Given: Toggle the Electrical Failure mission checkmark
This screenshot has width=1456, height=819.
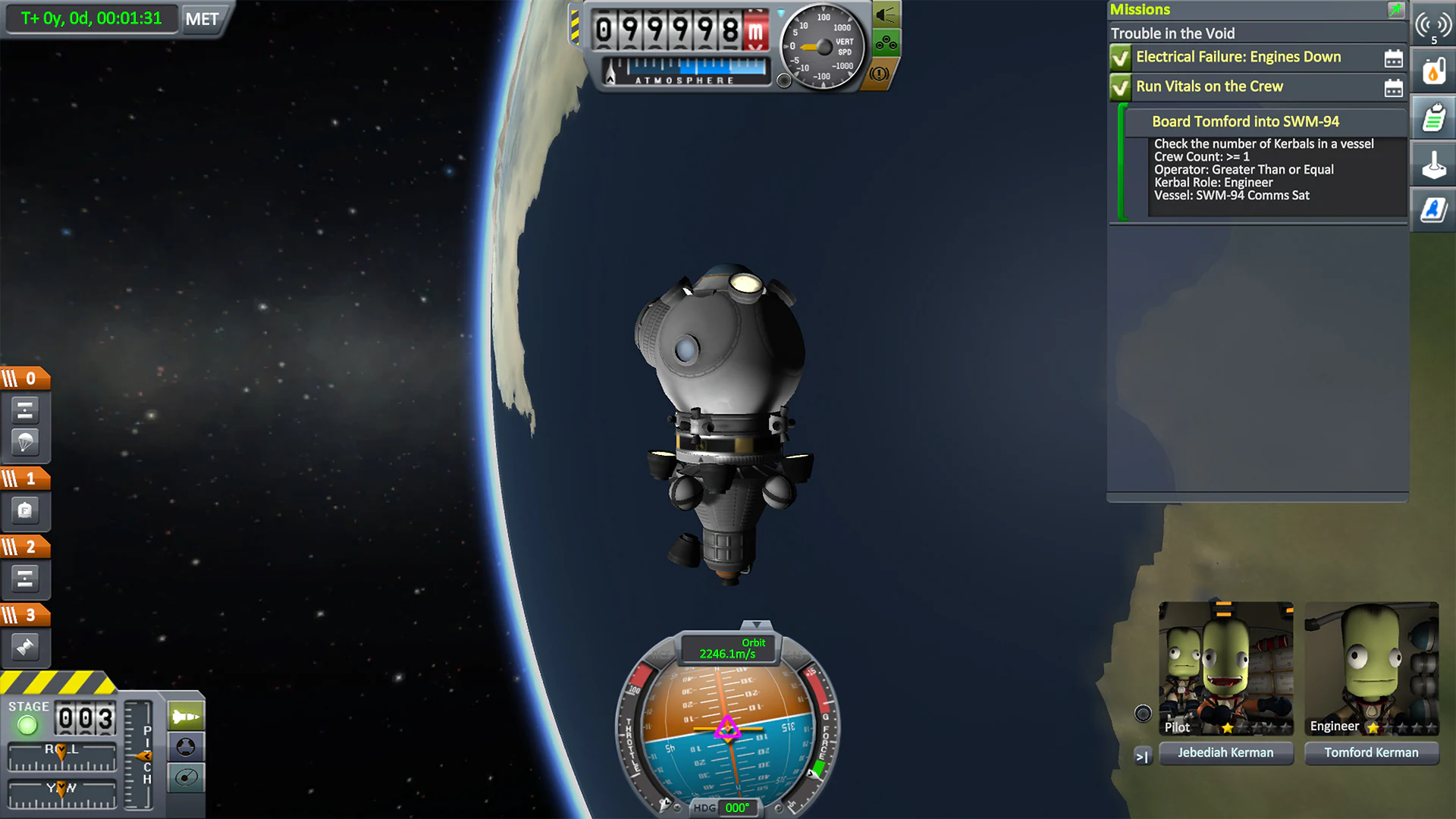Looking at the screenshot, I should pos(1120,57).
